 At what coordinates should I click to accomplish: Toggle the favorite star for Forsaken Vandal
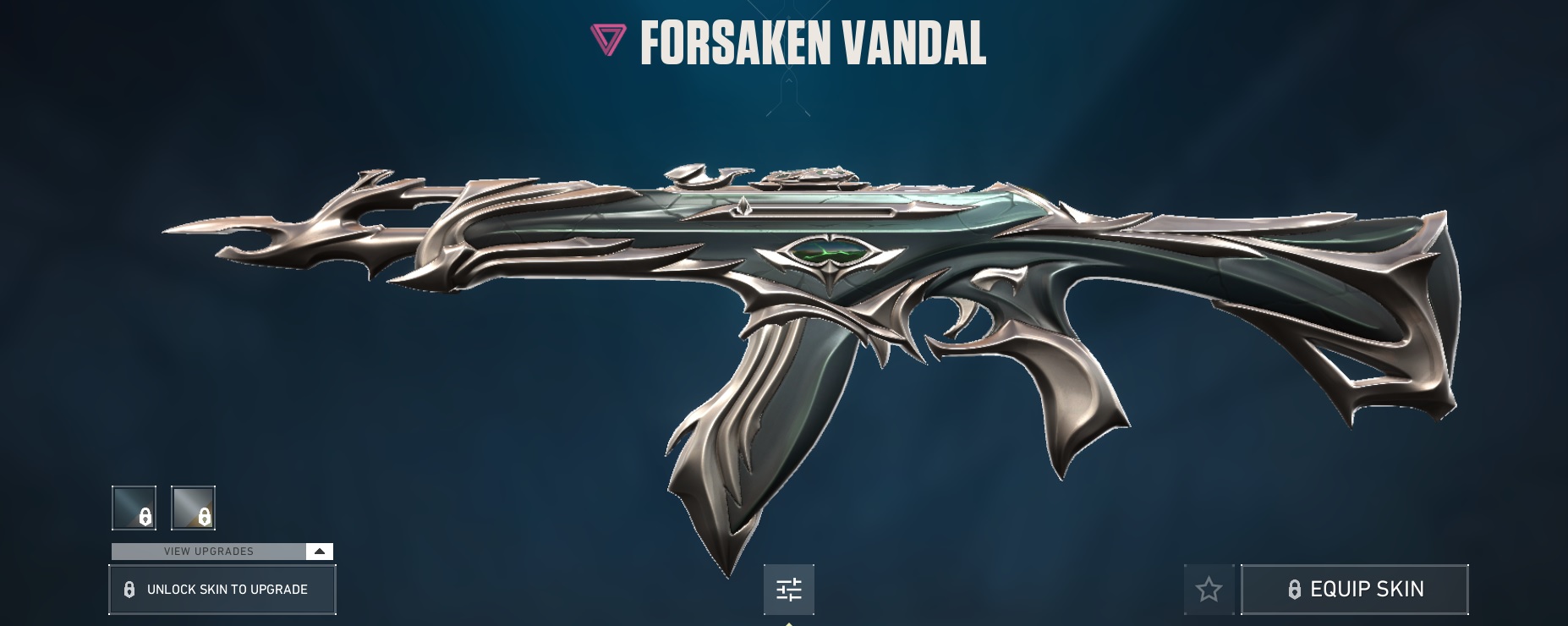point(1209,588)
